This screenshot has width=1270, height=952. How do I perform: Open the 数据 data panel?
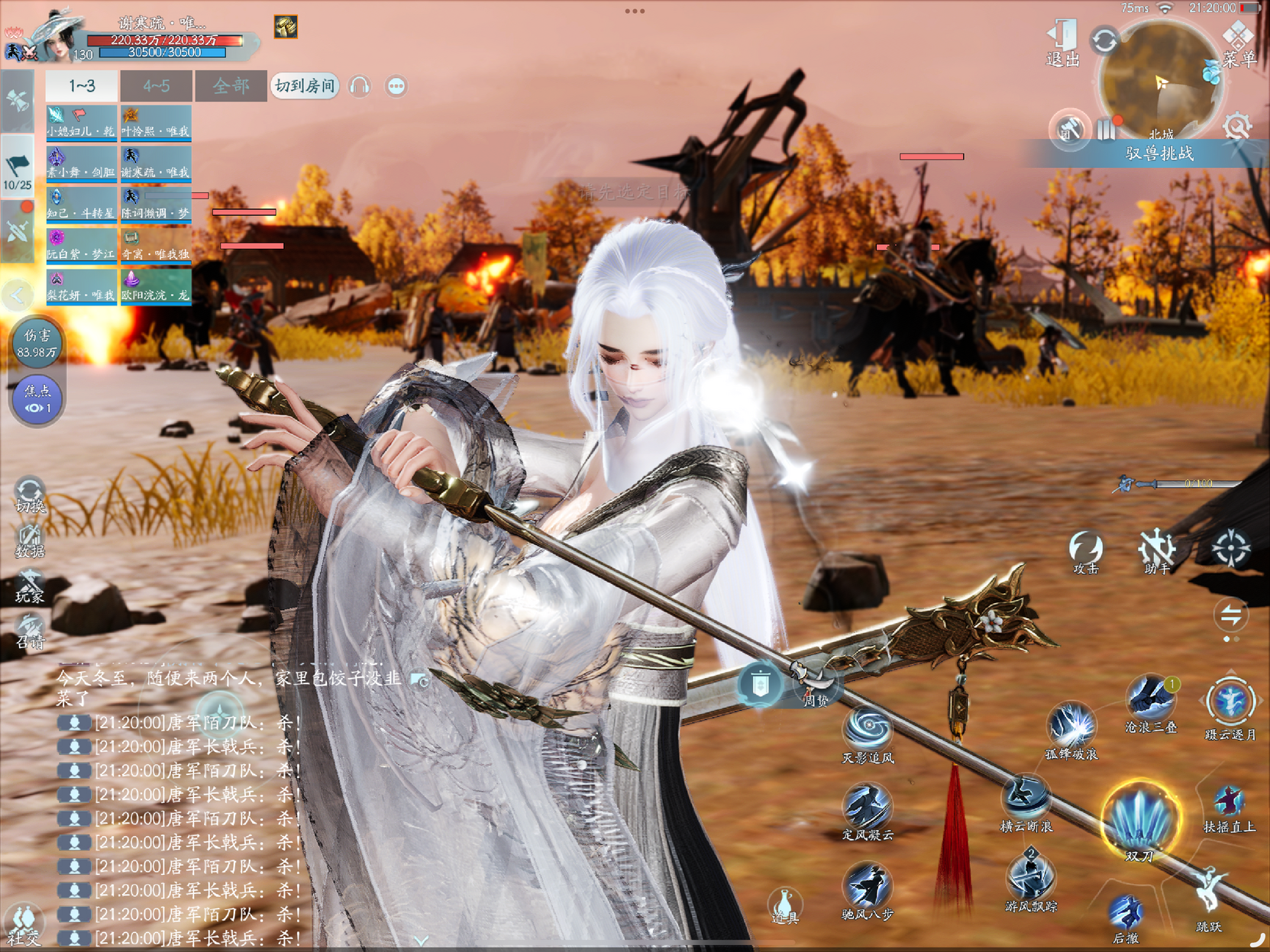point(30,541)
